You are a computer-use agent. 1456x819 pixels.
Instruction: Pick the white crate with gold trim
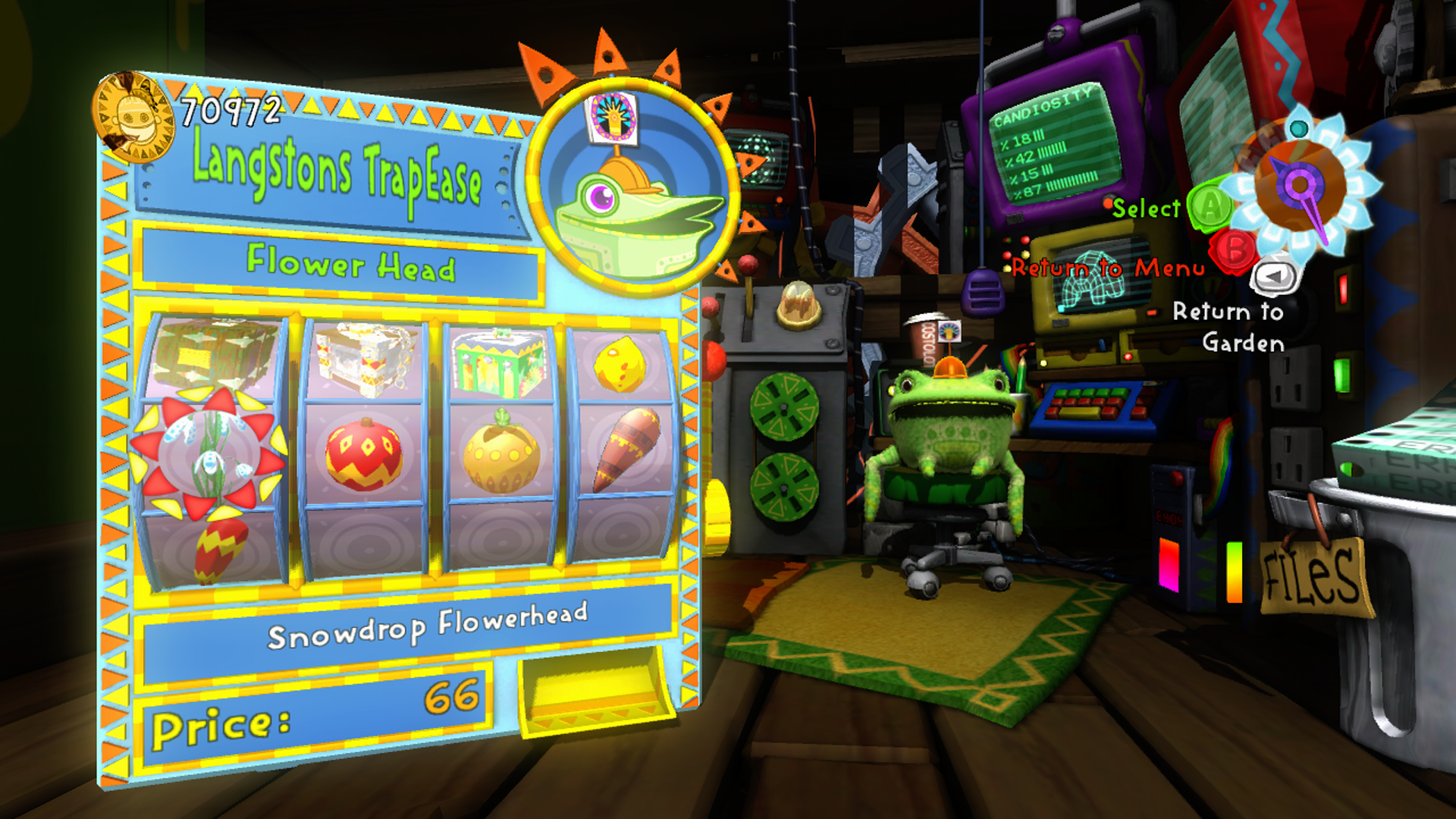(363, 358)
